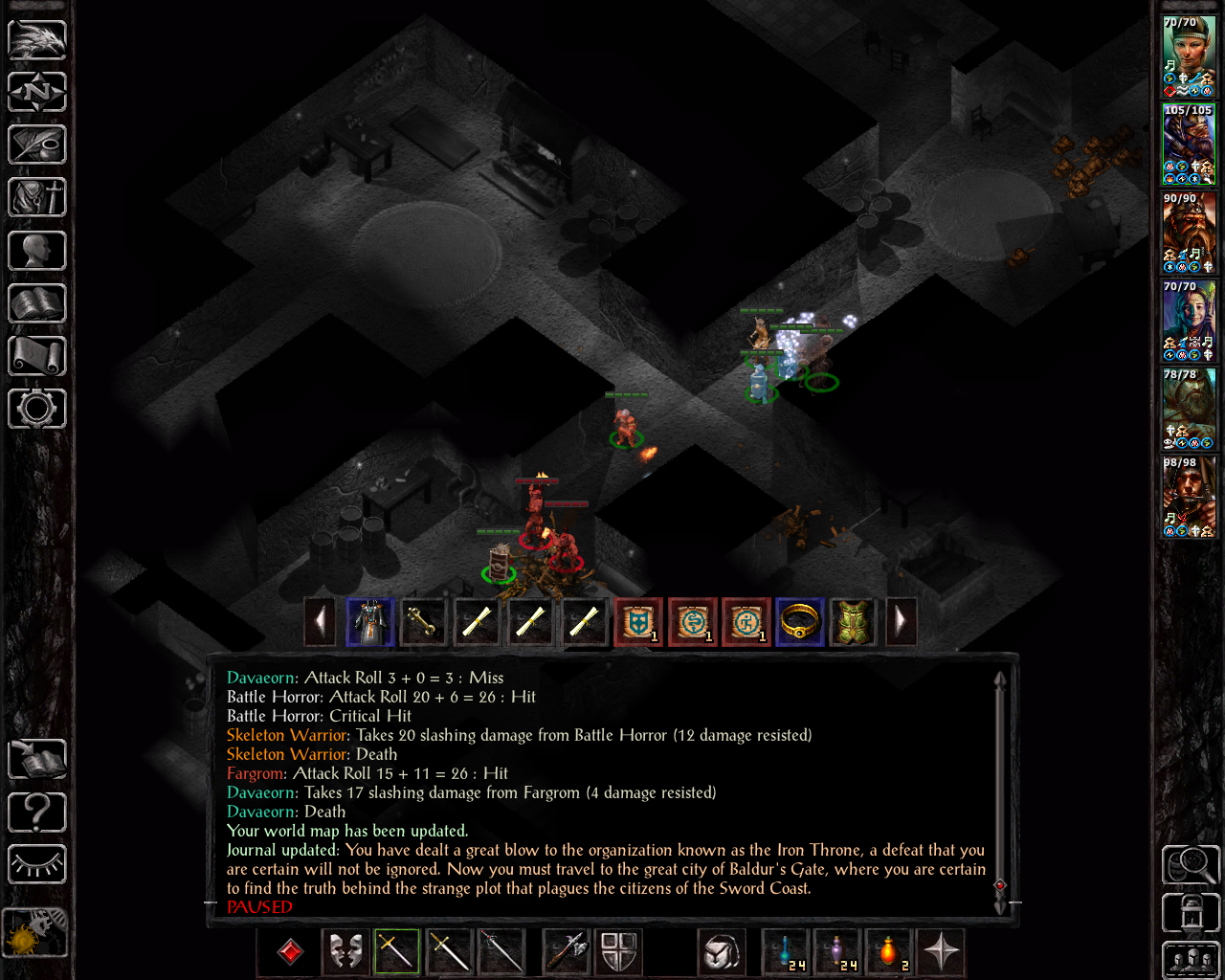The image size is (1225, 980).
Task: Select the axe weapon quick slot
Action: pyautogui.click(x=566, y=952)
